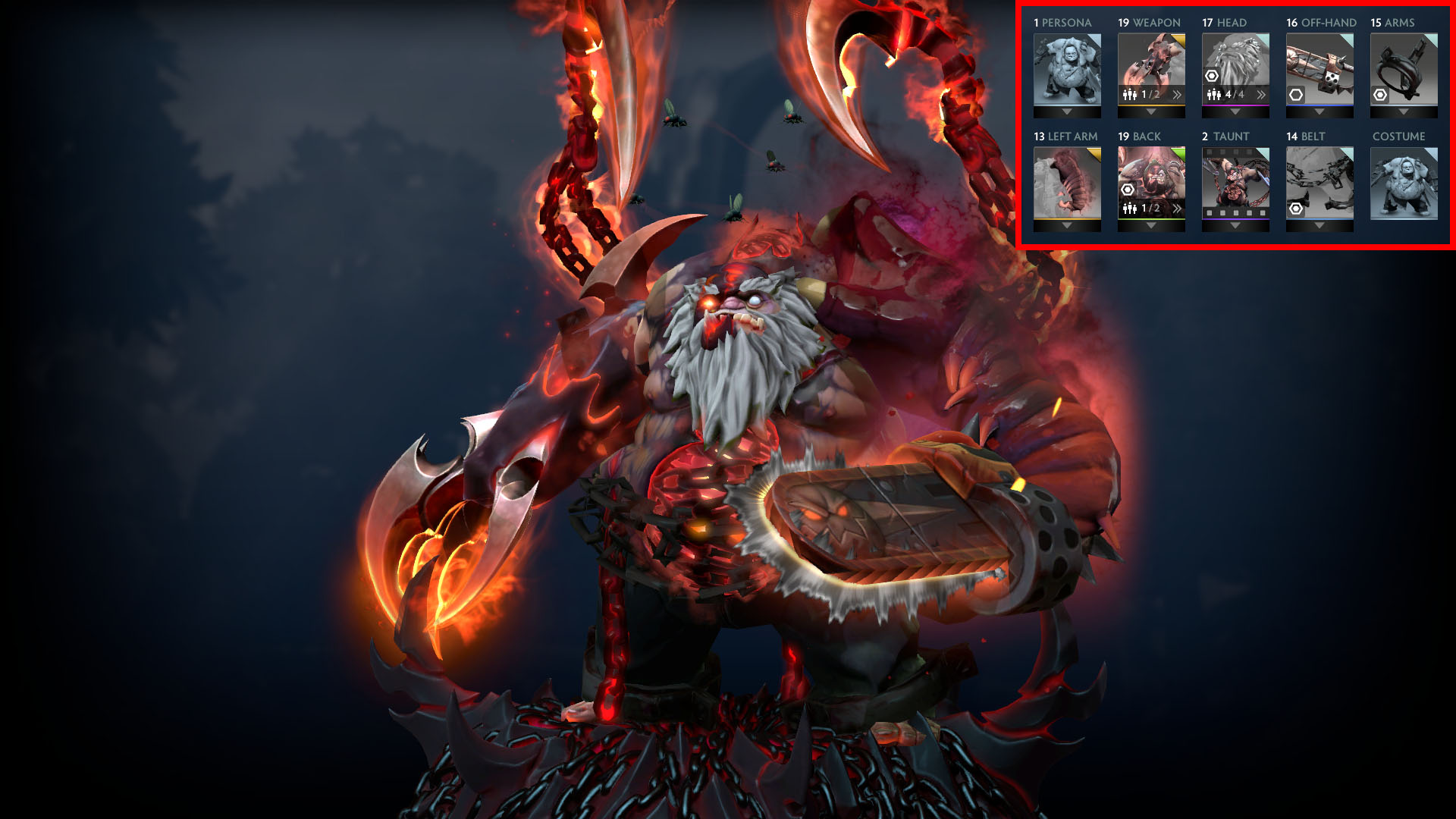Viewport: 1456px width, 819px height.
Task: Select the 2 TAUNT slot label
Action: pos(1226,136)
